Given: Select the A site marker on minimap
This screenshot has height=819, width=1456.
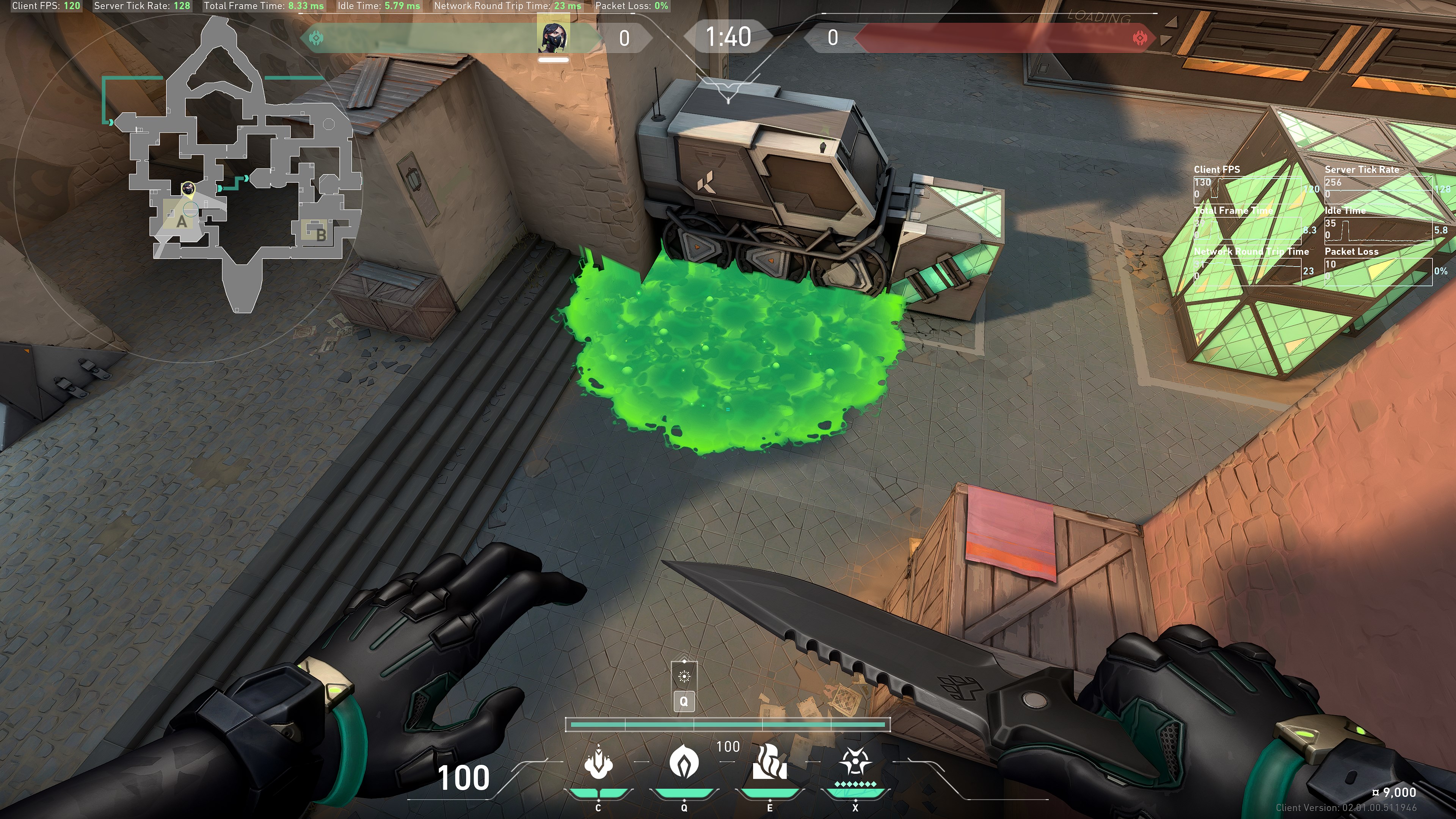Looking at the screenshot, I should [181, 221].
